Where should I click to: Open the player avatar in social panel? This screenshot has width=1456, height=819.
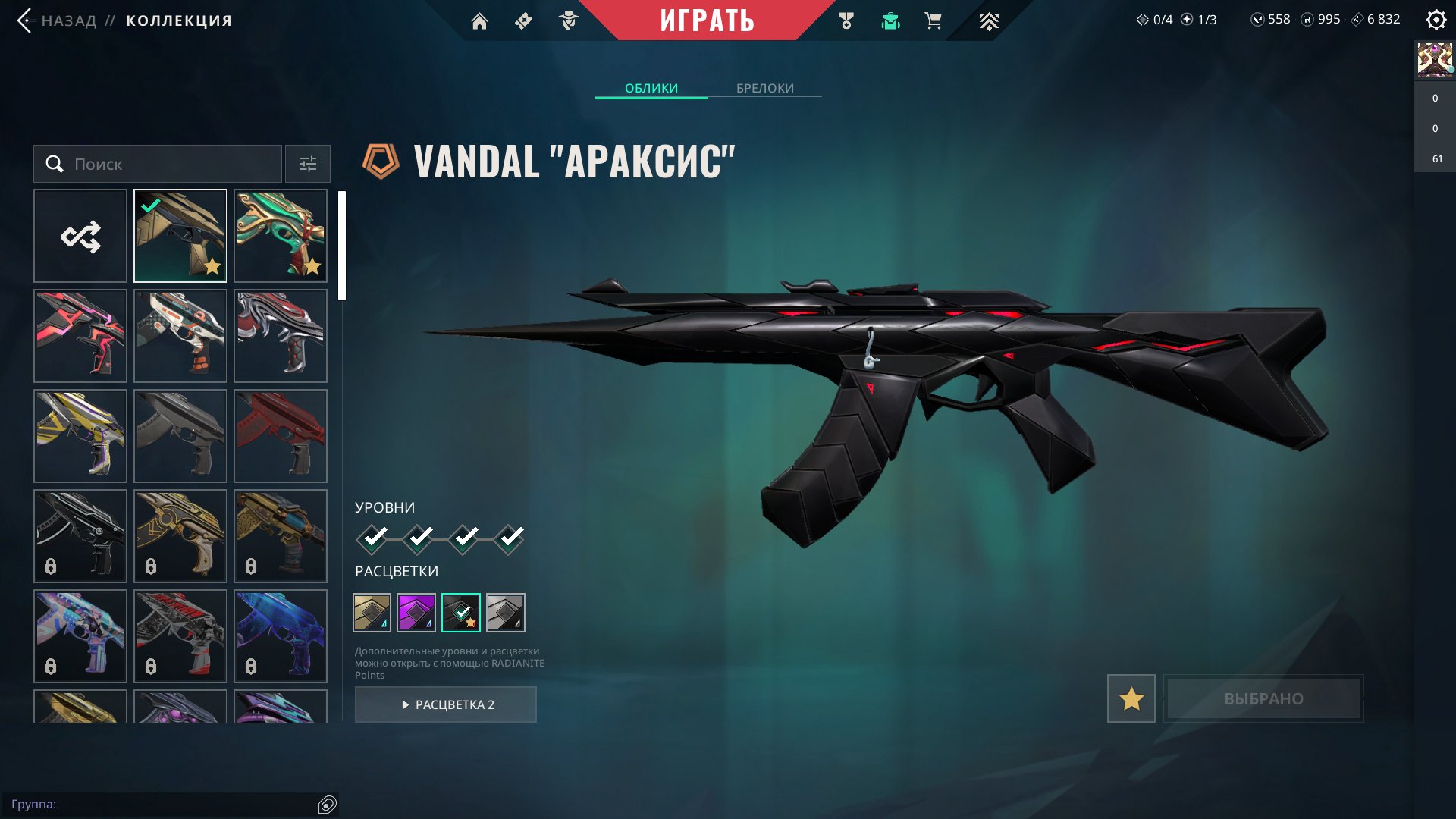click(x=1435, y=60)
